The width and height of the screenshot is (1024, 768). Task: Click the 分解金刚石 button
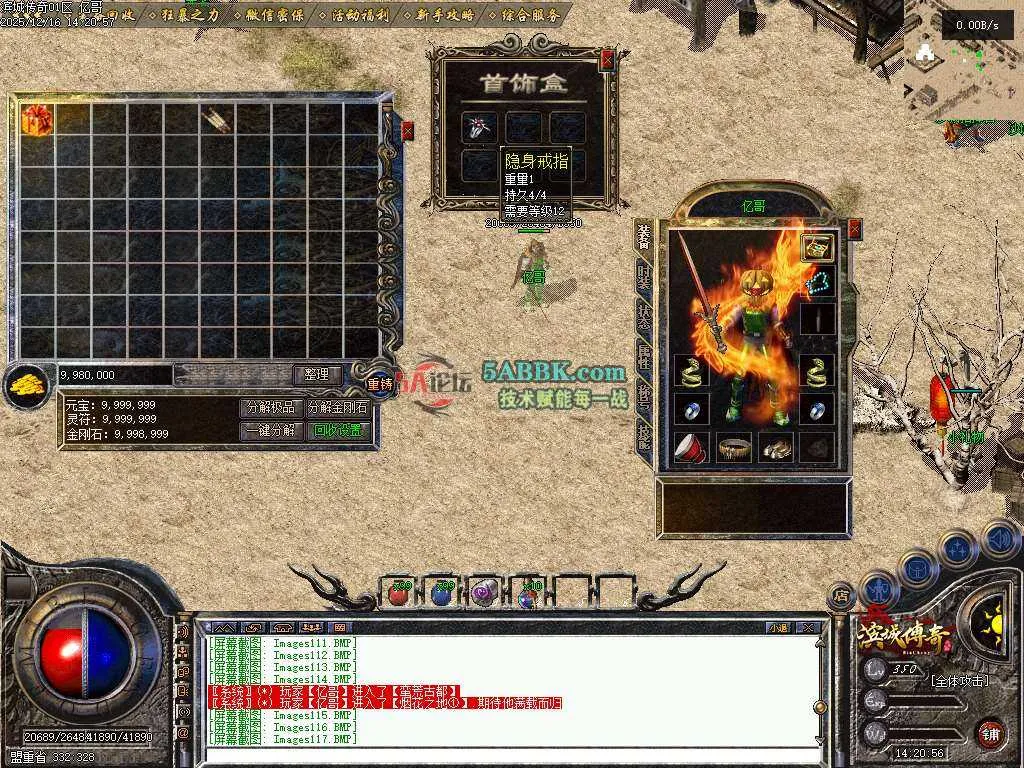[x=337, y=408]
